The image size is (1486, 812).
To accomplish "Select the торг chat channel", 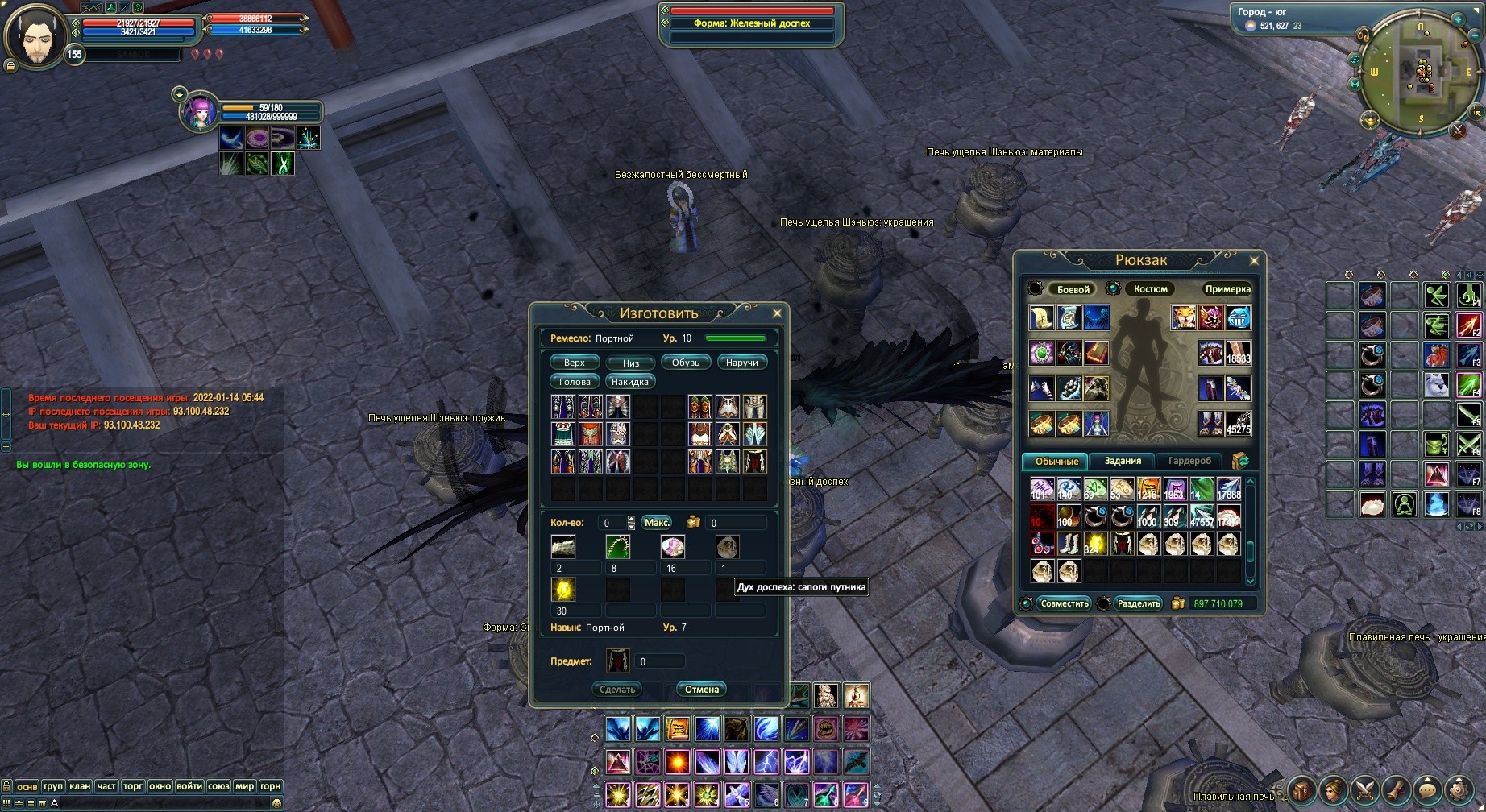I will [133, 786].
